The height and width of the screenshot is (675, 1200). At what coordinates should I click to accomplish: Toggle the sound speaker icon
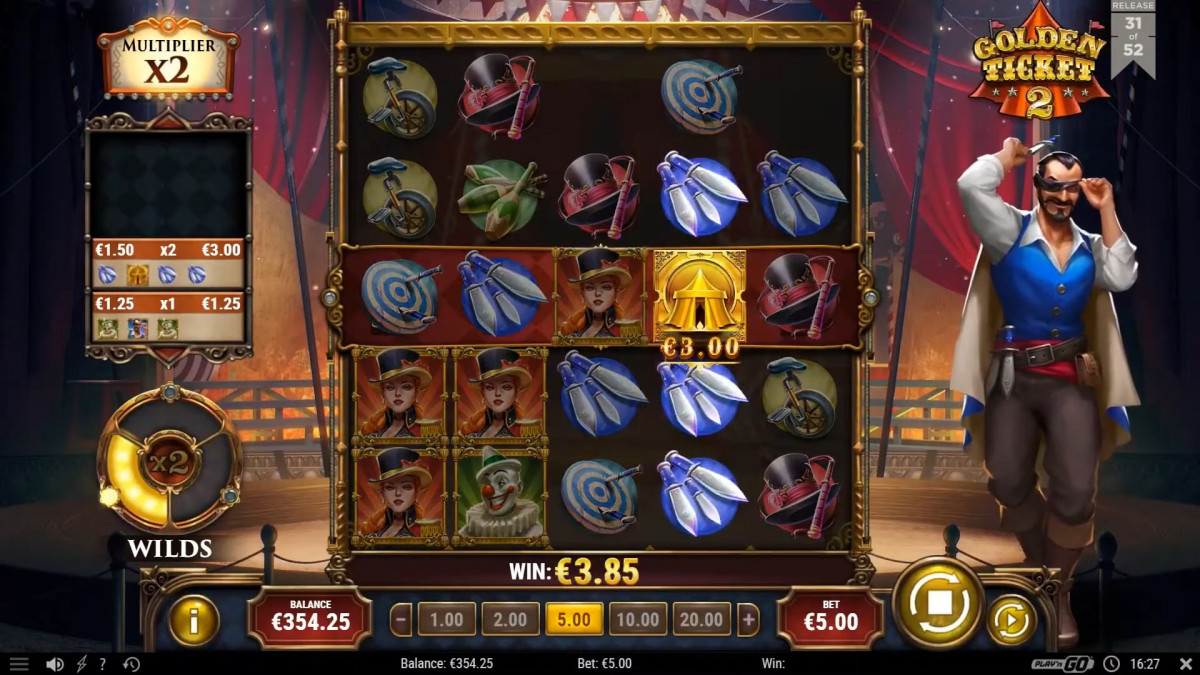coord(55,664)
